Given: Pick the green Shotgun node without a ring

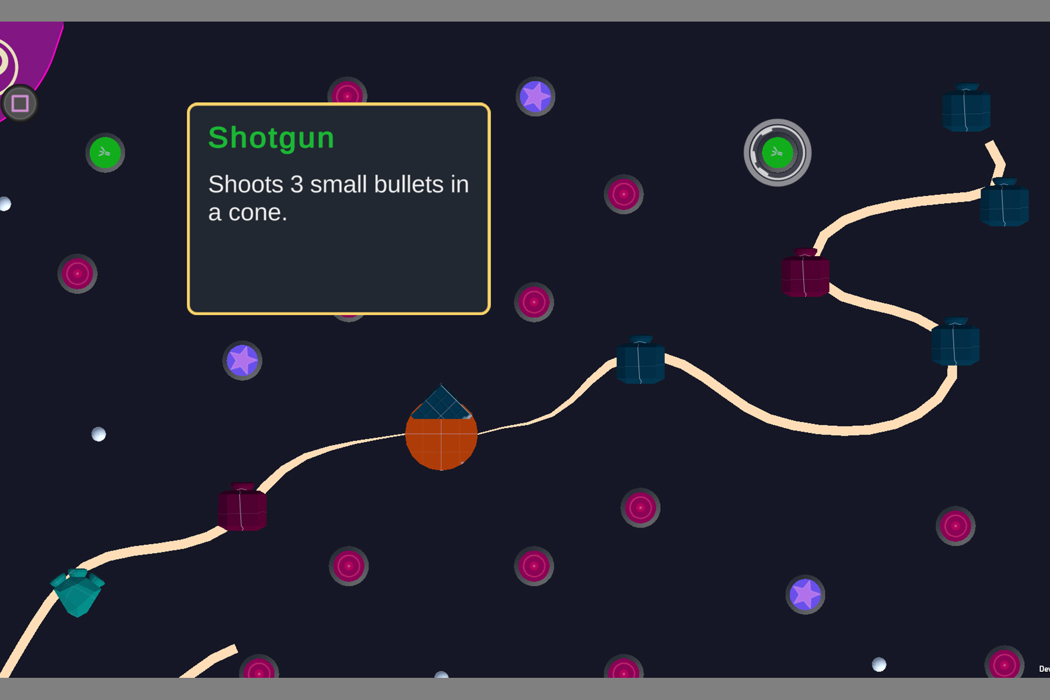Looking at the screenshot, I should pos(105,153).
